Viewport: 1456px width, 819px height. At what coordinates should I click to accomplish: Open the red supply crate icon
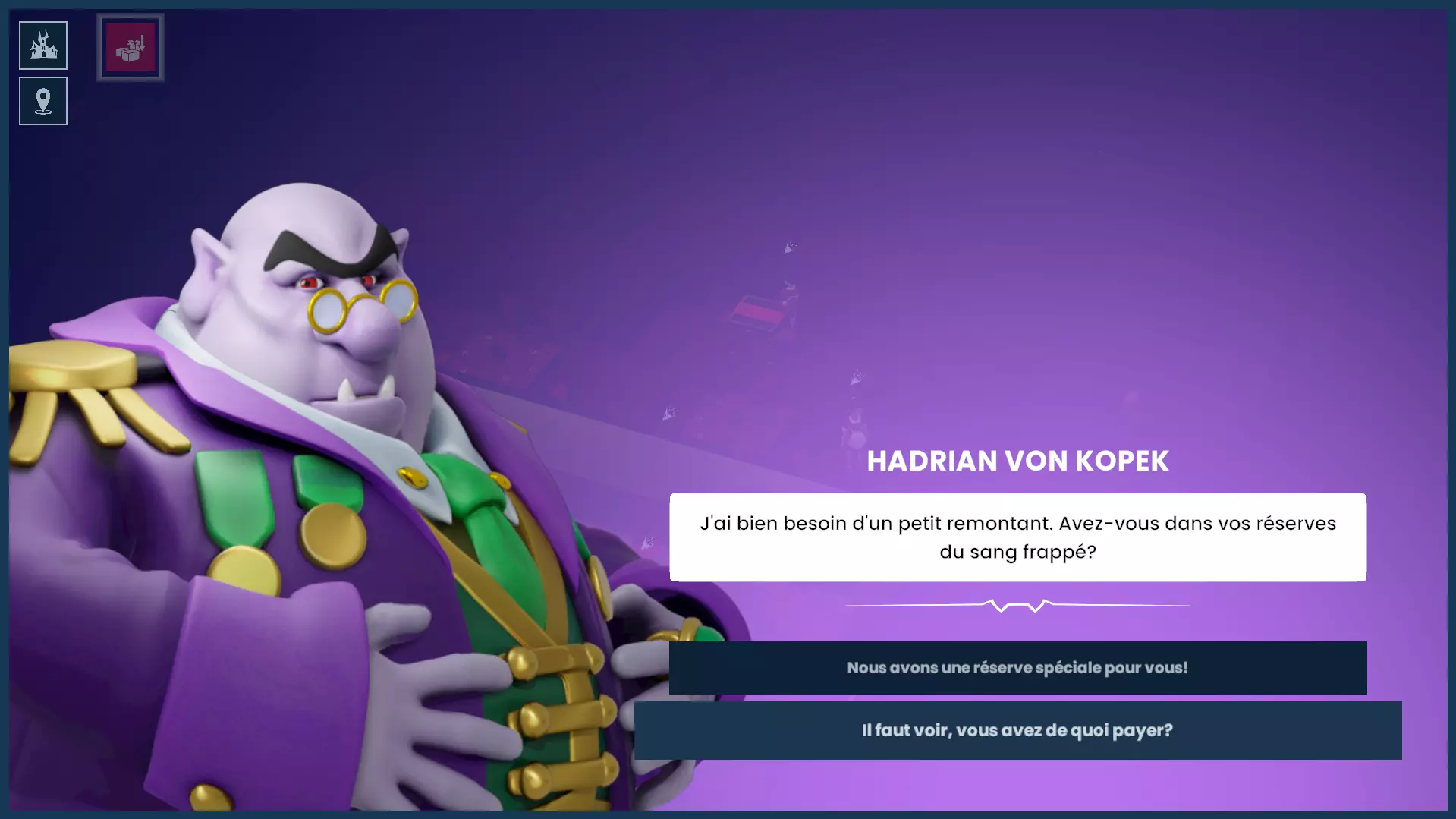click(131, 47)
